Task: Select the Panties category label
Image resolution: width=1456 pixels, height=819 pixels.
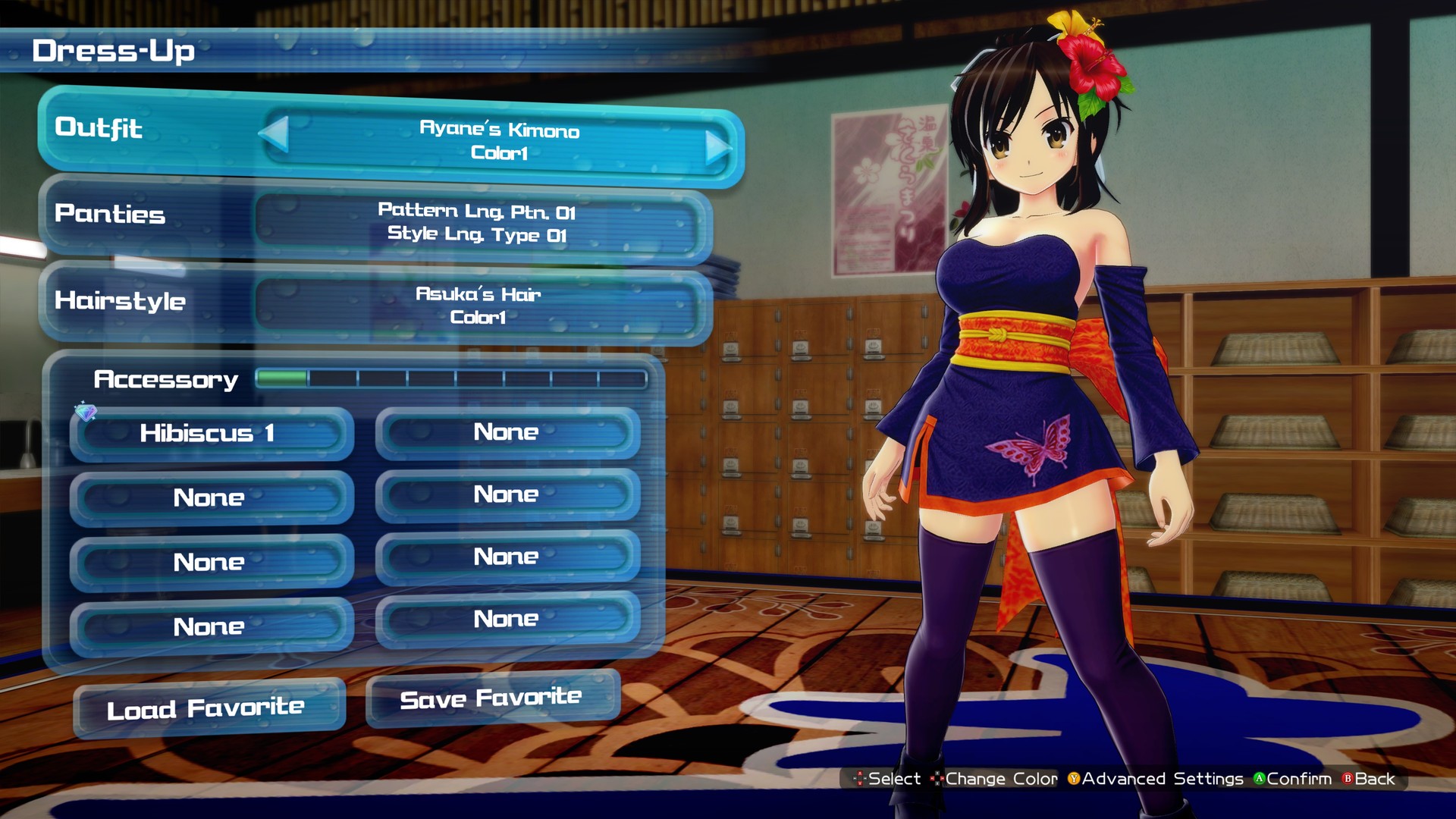Action: pos(109,215)
